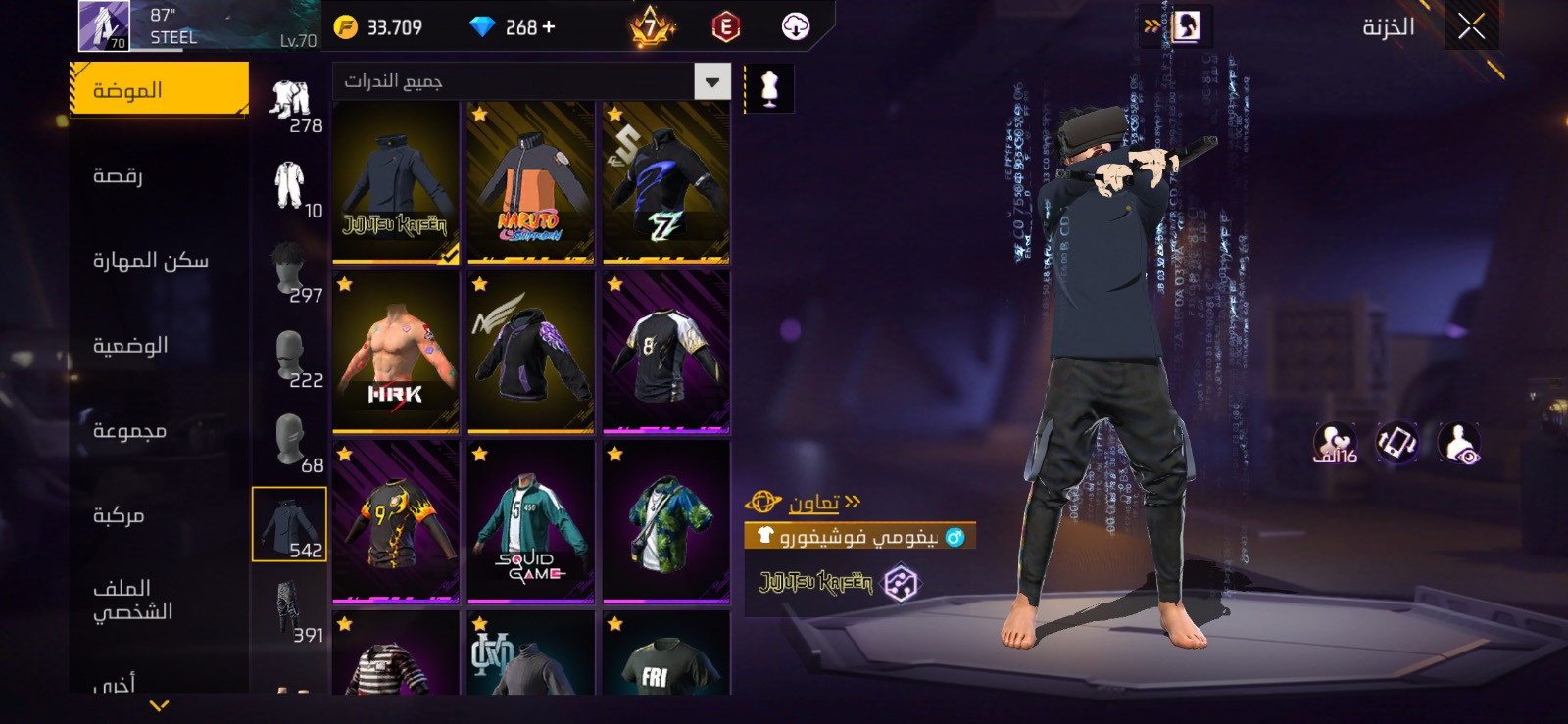Show the pants category with 391 items
The width and height of the screenshot is (1568, 724).
290,611
